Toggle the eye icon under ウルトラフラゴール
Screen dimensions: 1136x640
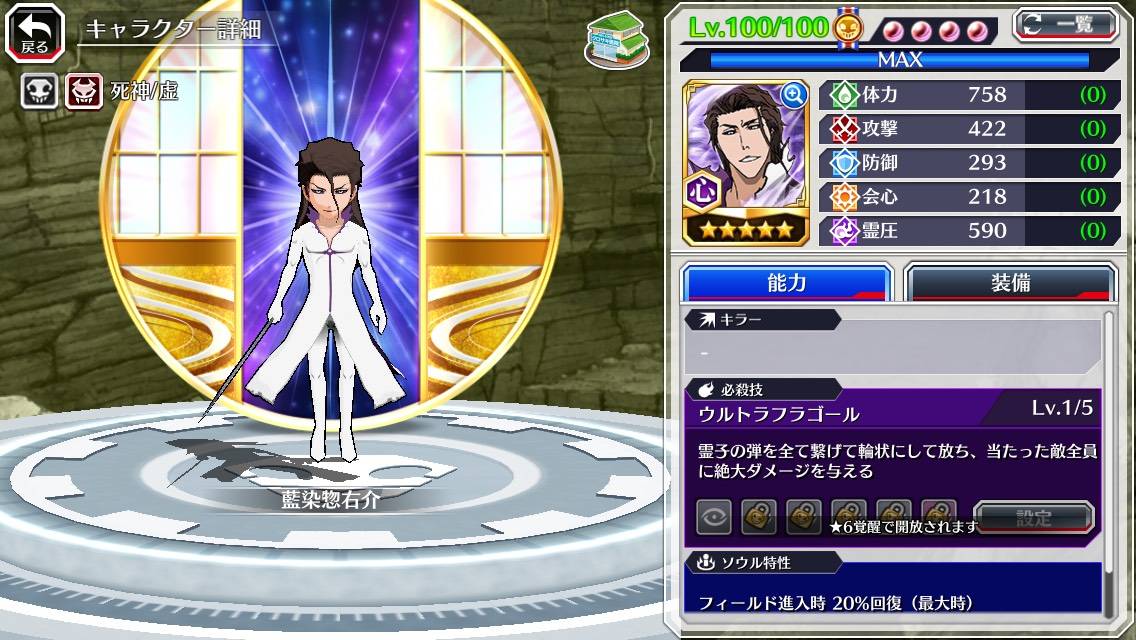click(x=714, y=517)
